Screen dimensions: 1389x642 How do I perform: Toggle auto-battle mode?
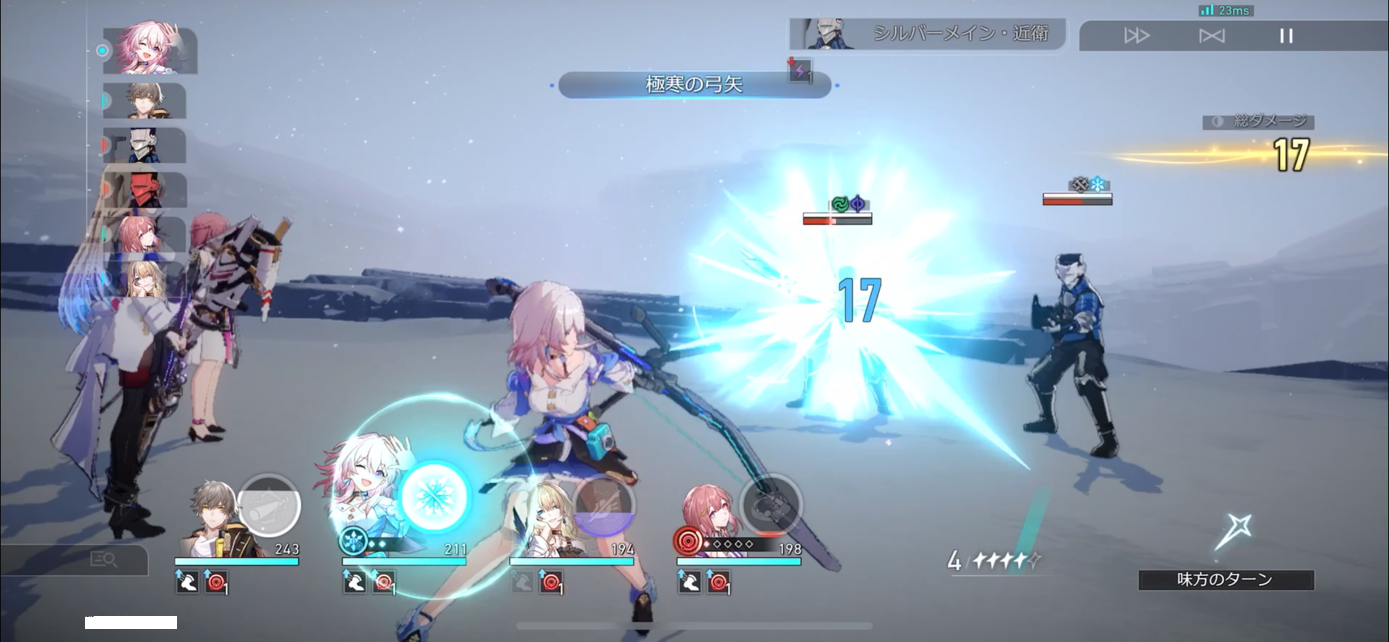click(x=1211, y=36)
